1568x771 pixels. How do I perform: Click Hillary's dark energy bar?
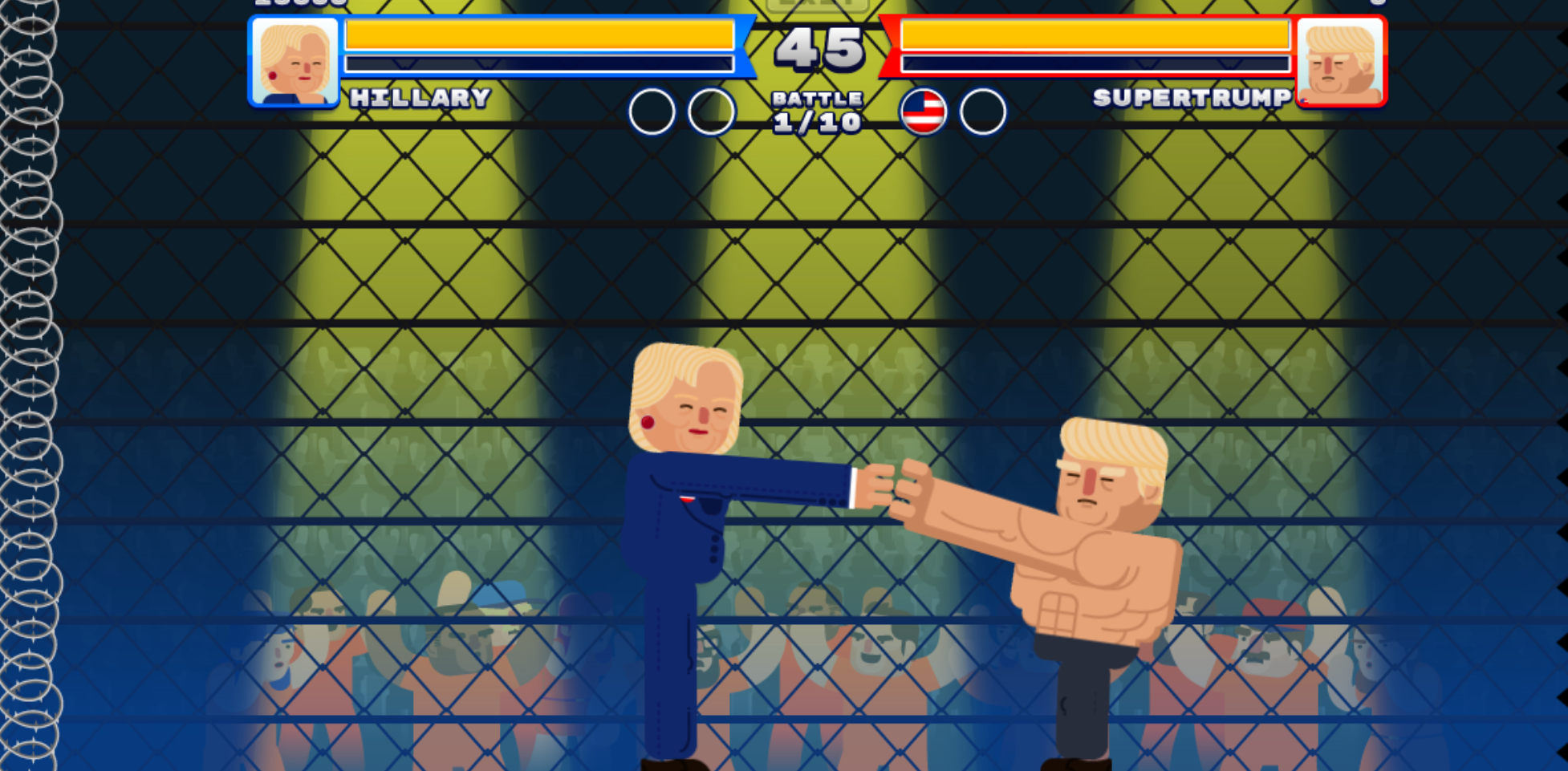pos(538,61)
